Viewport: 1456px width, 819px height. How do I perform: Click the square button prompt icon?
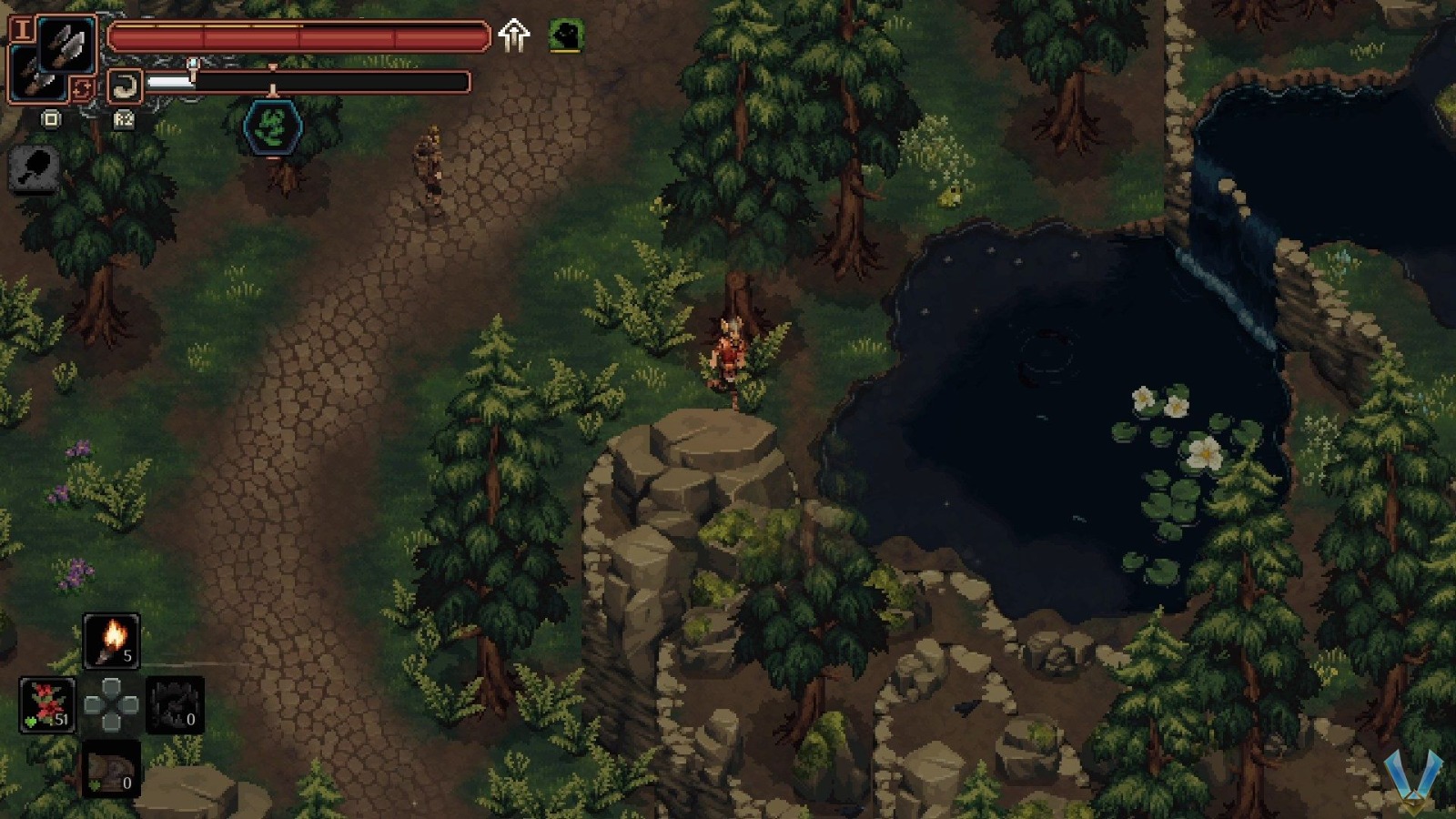[x=51, y=119]
